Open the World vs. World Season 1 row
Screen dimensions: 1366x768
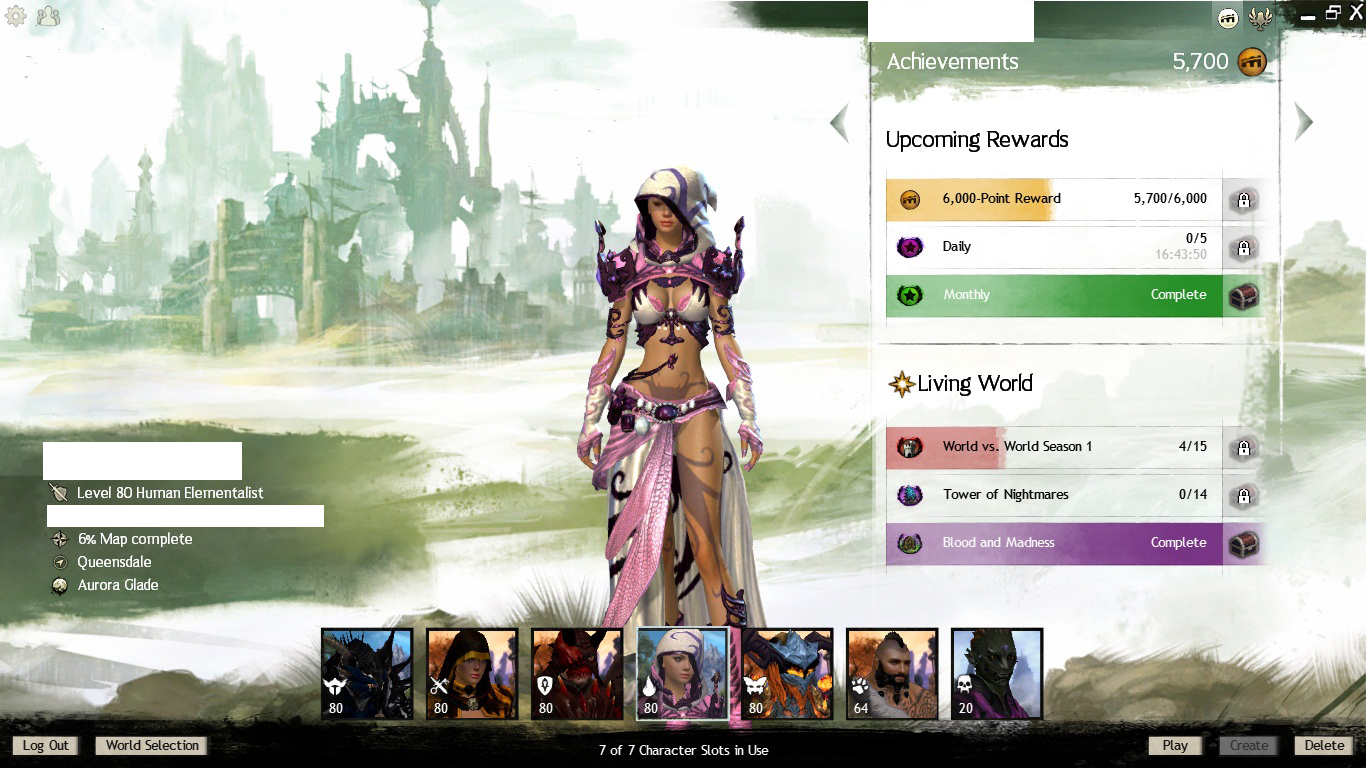(1054, 447)
